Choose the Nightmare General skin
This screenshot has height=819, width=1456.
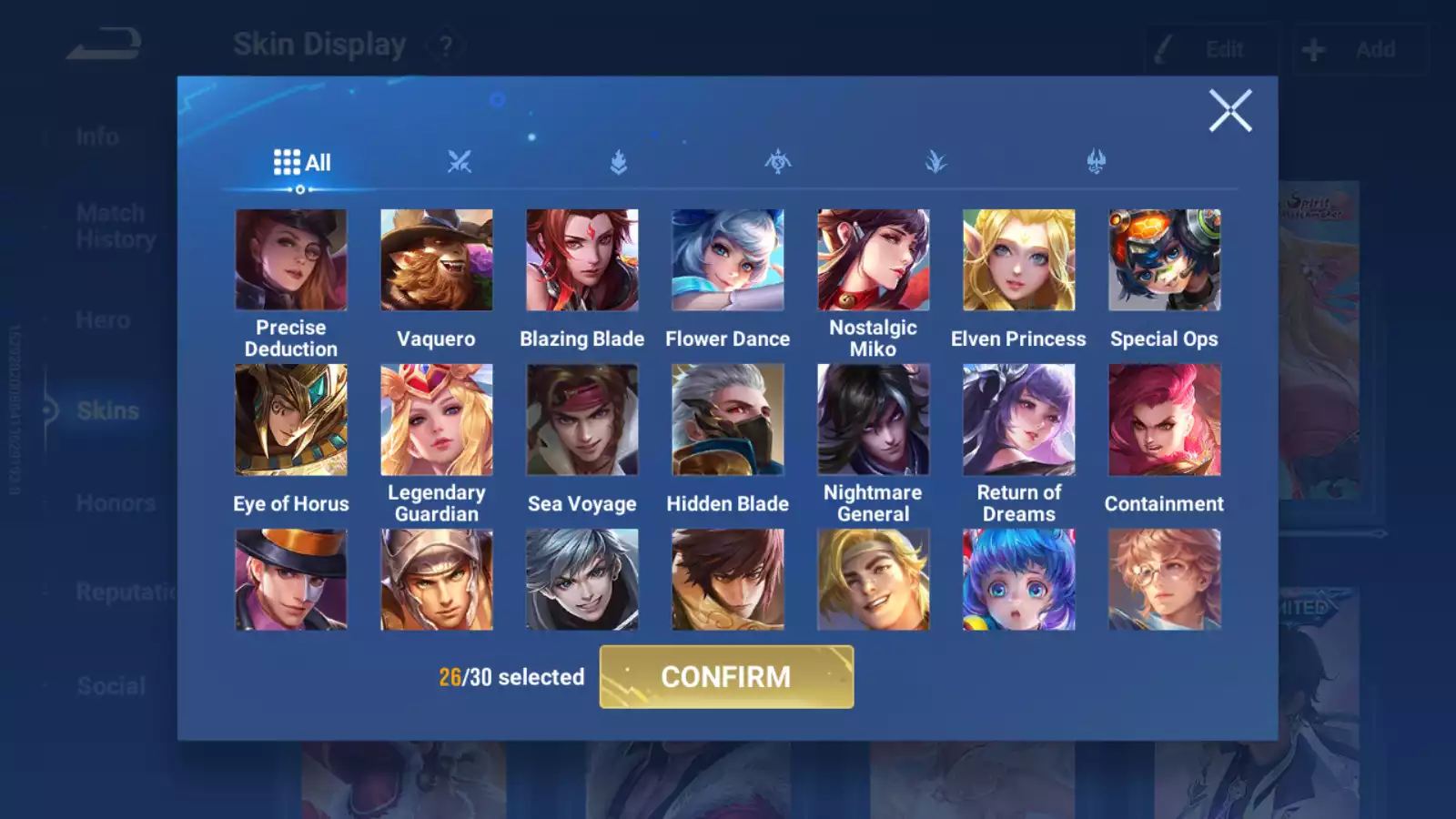click(874, 420)
